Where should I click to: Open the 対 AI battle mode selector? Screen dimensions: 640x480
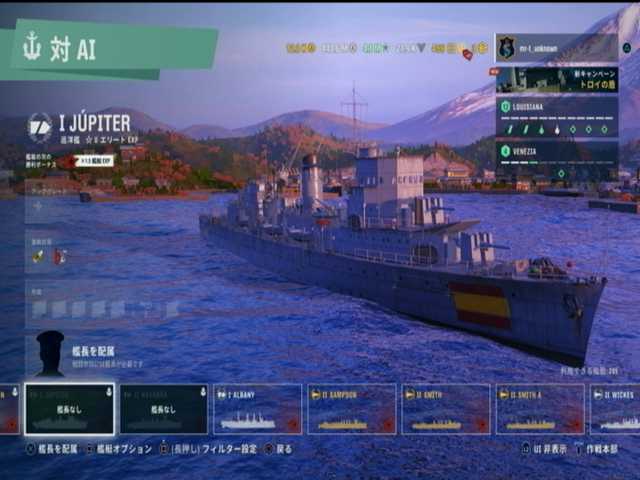[x=110, y=48]
